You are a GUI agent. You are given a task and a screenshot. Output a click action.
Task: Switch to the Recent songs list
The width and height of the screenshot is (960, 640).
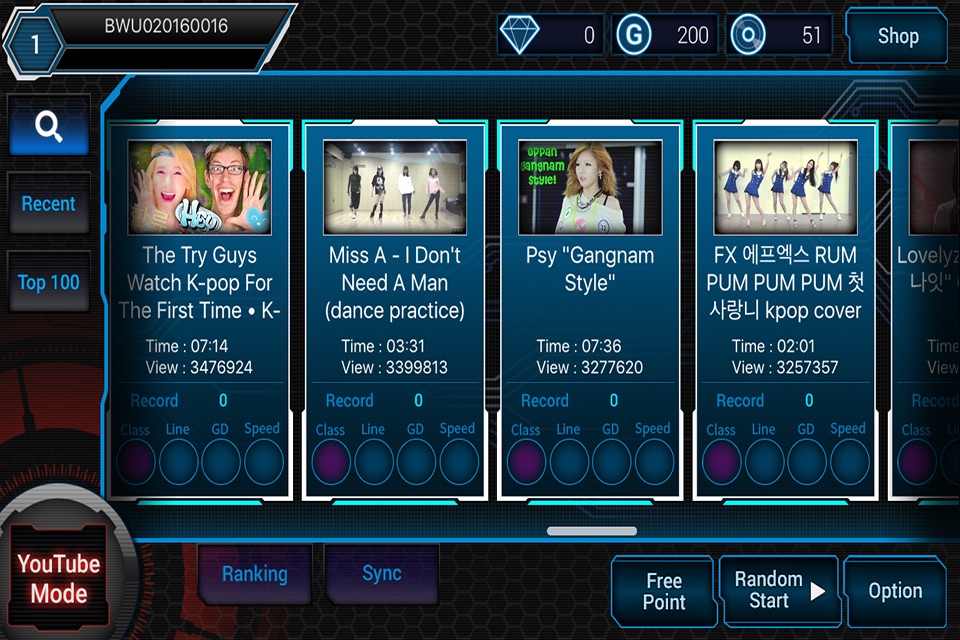(x=49, y=204)
